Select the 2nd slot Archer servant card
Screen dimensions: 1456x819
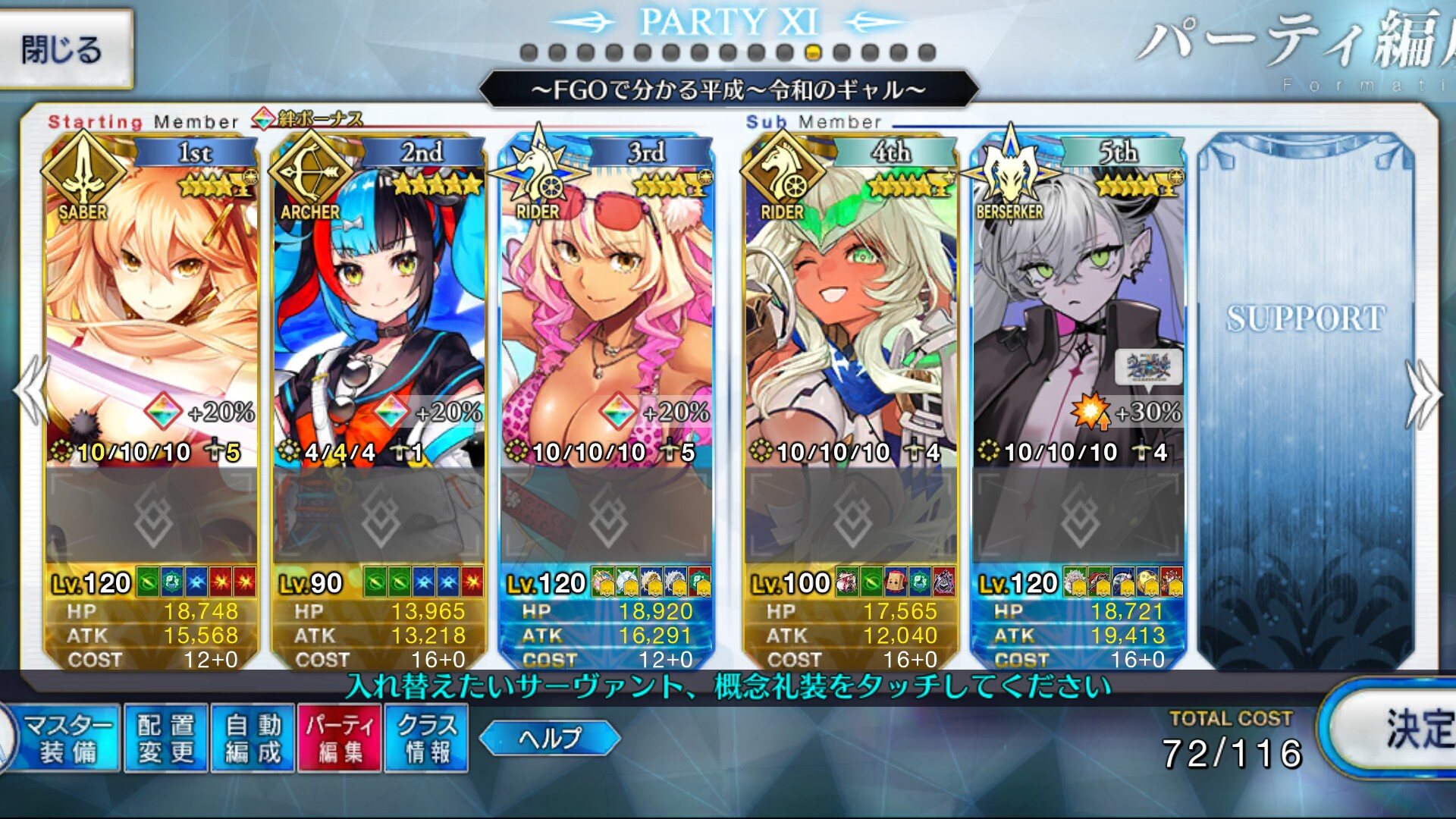tap(379, 303)
